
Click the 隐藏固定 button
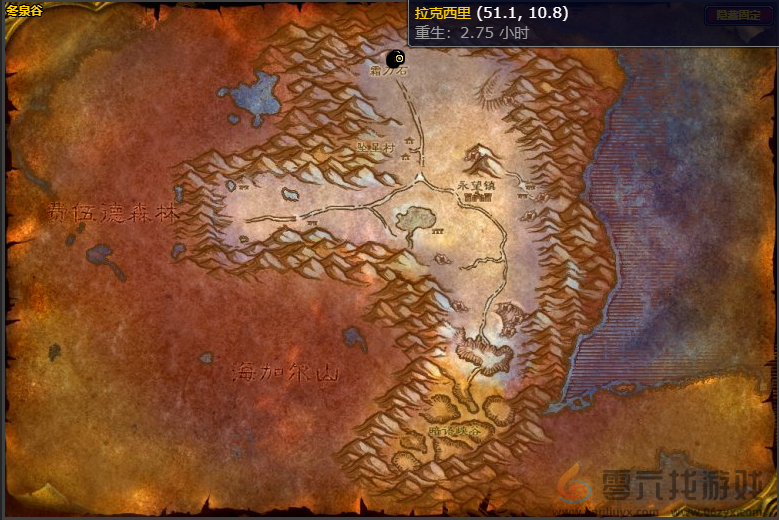(738, 15)
